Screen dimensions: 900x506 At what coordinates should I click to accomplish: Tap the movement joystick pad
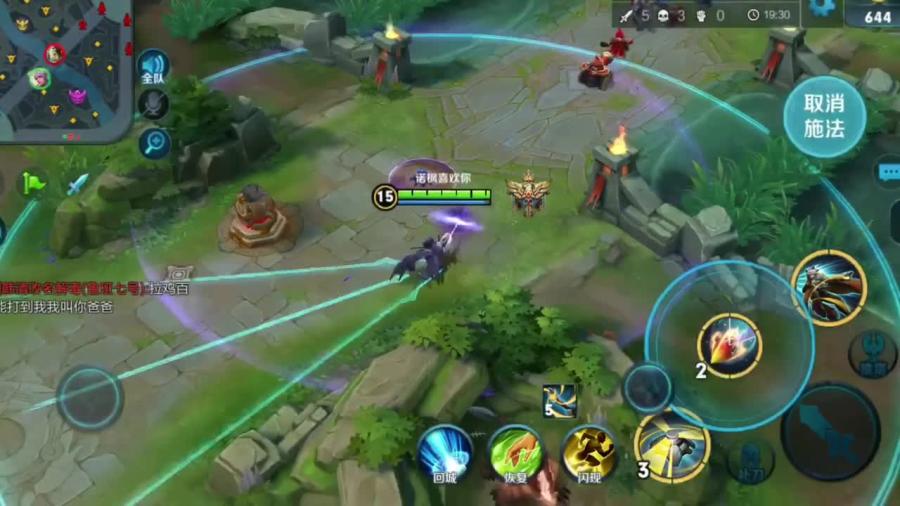pyautogui.click(x=90, y=397)
